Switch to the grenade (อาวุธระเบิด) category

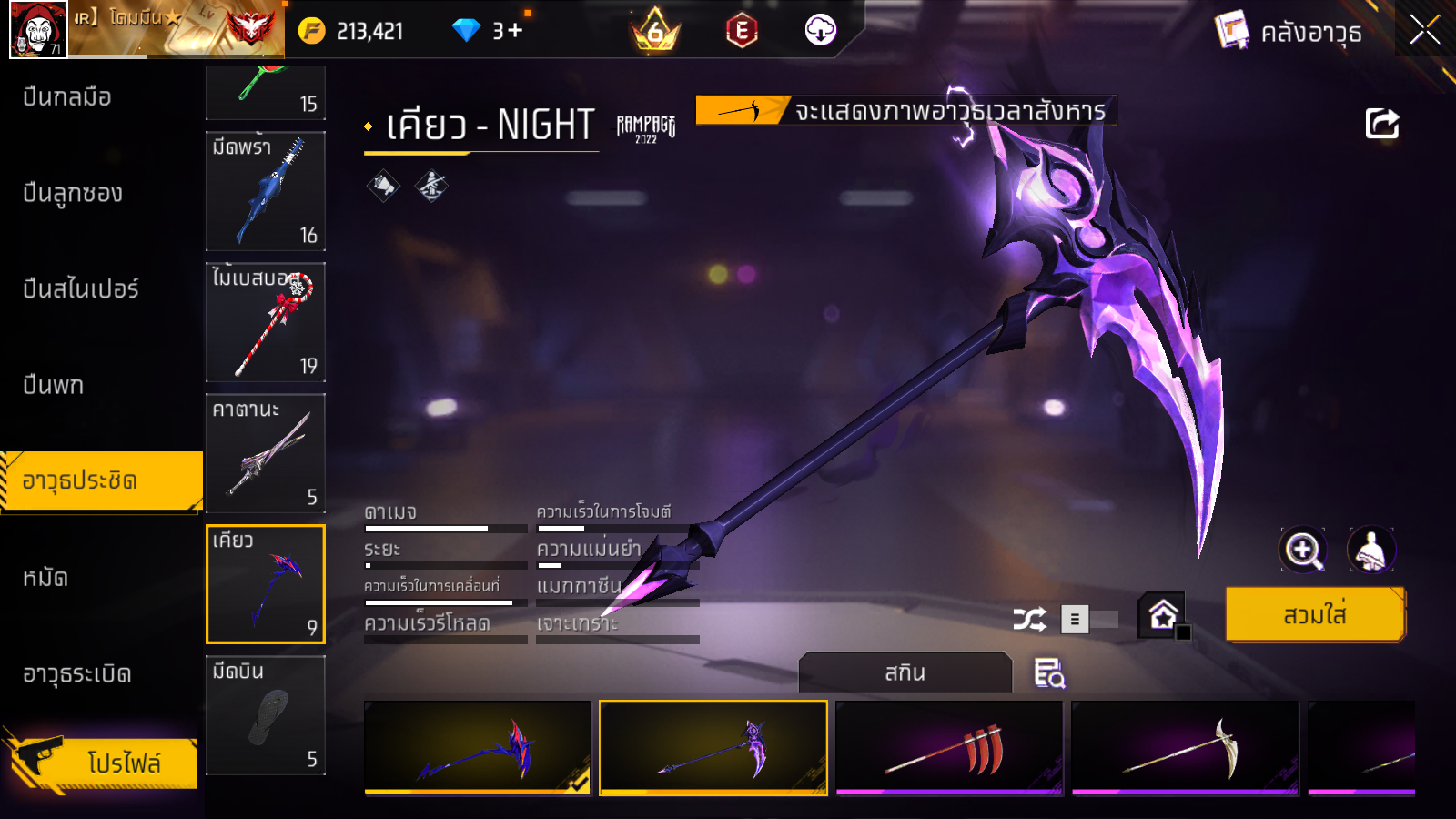pos(77,674)
